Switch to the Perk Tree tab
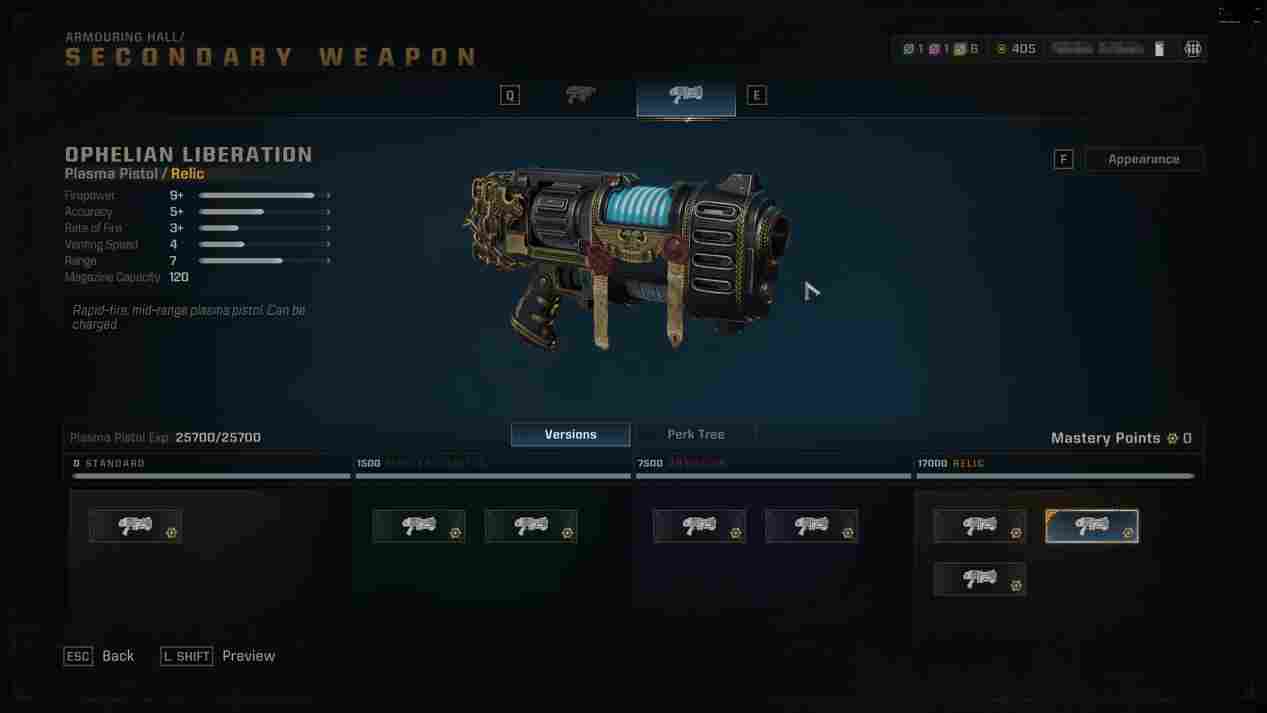Screen dimensions: 1267x713 695,434
